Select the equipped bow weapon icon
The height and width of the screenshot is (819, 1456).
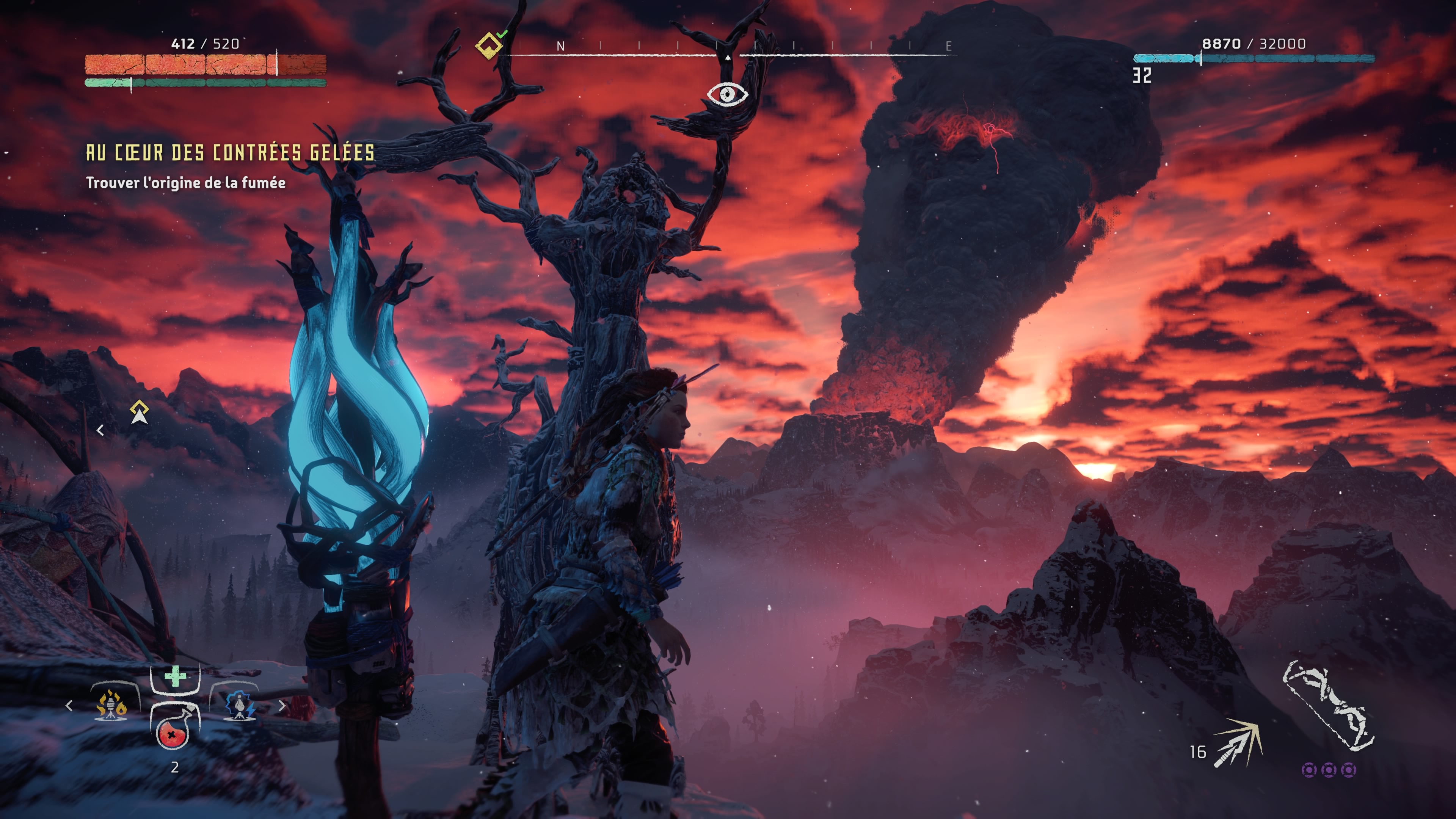click(x=1328, y=706)
